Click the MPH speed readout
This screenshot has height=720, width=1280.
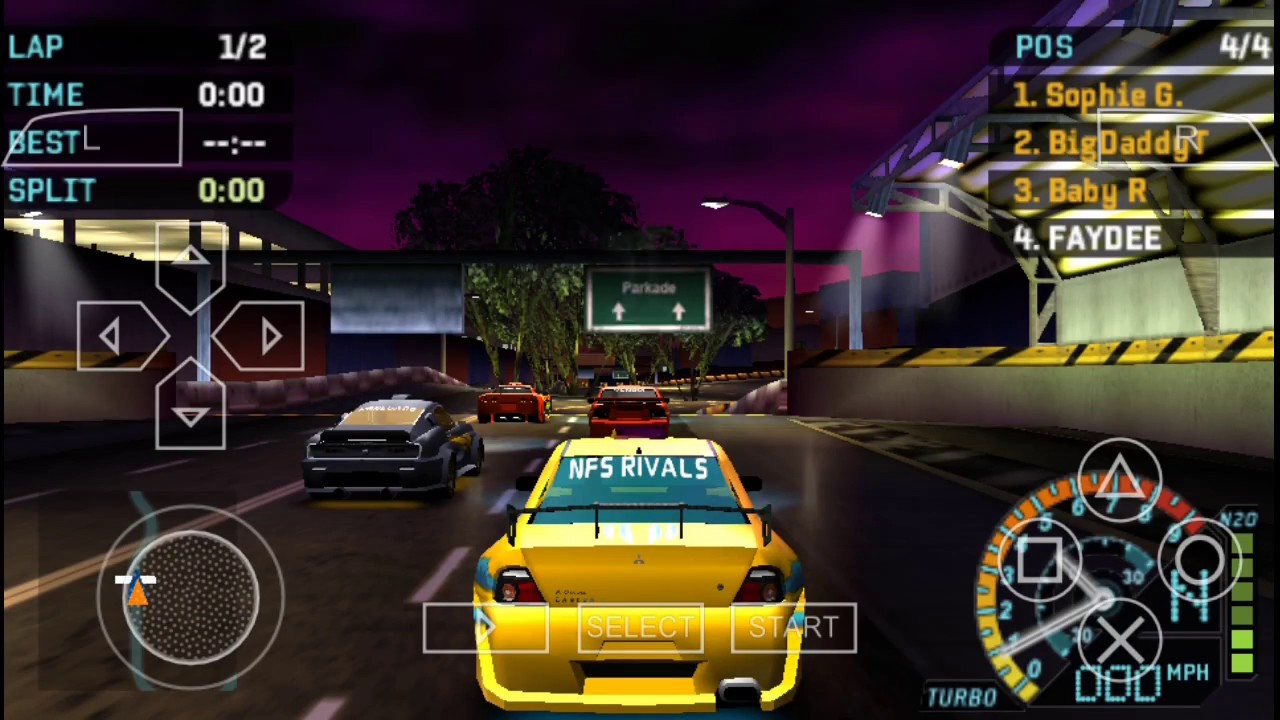(1190, 672)
